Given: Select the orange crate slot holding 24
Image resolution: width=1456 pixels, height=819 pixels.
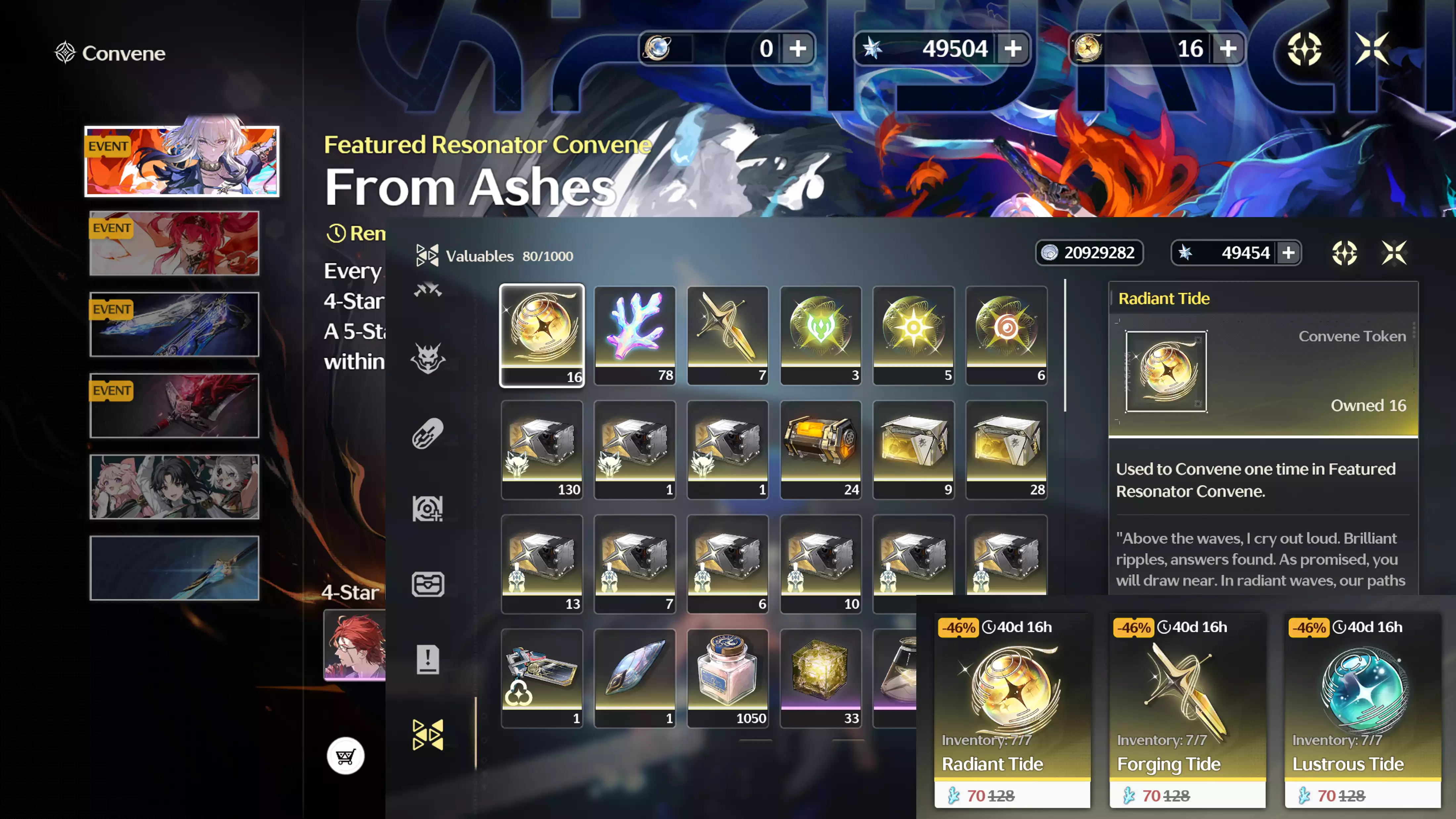Looking at the screenshot, I should [x=820, y=449].
